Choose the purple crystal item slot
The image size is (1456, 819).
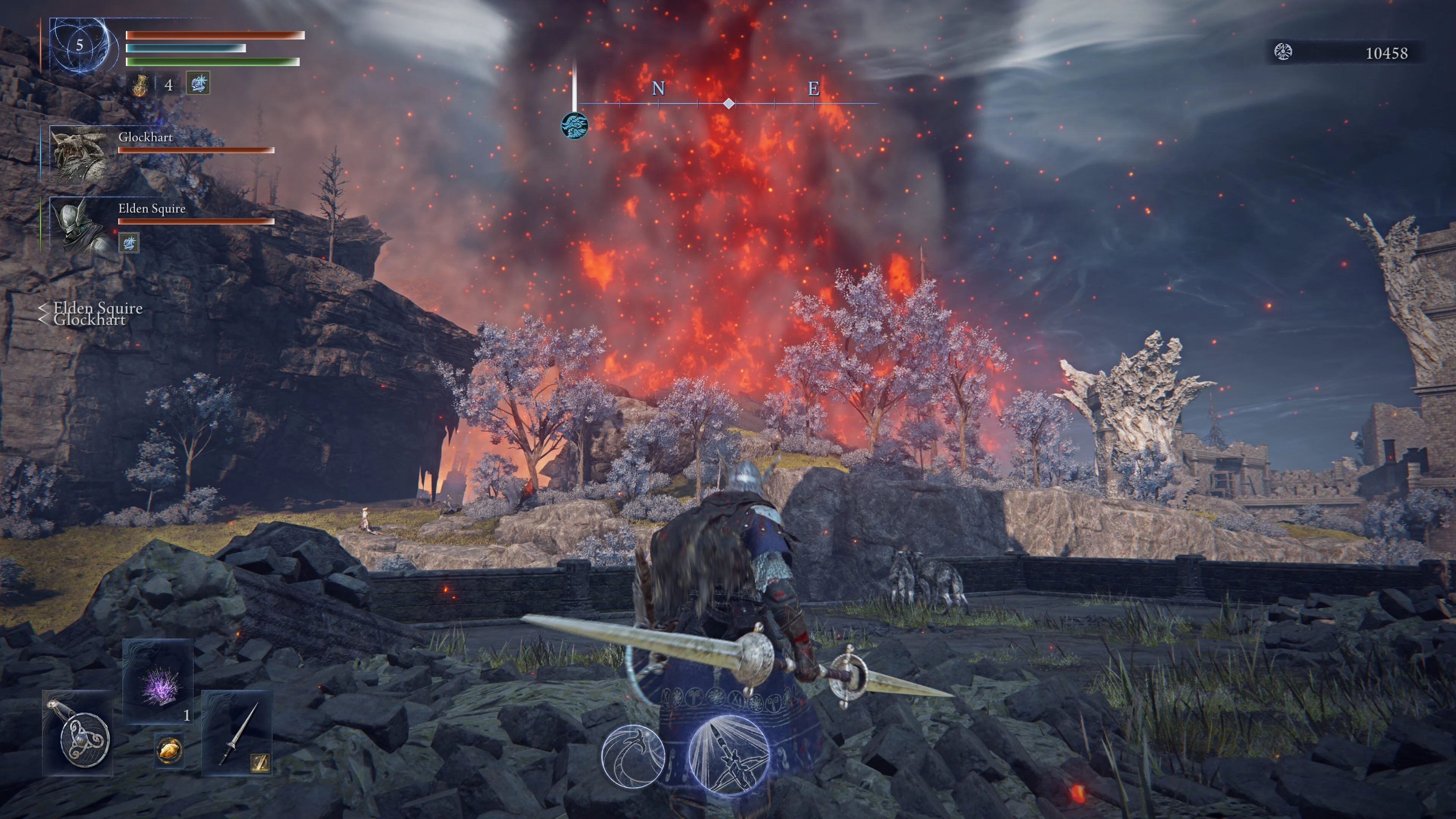[158, 681]
